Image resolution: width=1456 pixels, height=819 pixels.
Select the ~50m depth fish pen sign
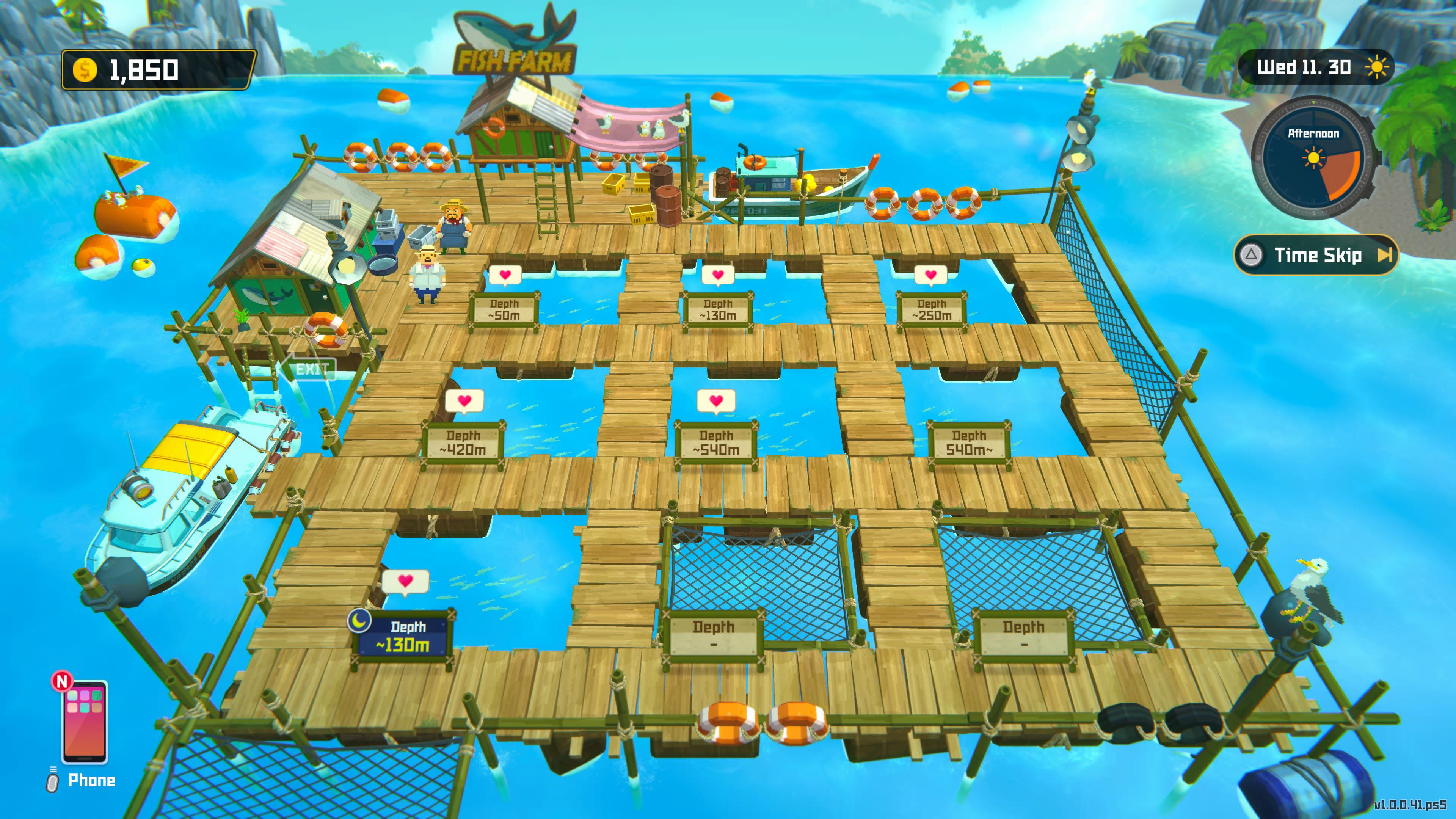tap(504, 310)
